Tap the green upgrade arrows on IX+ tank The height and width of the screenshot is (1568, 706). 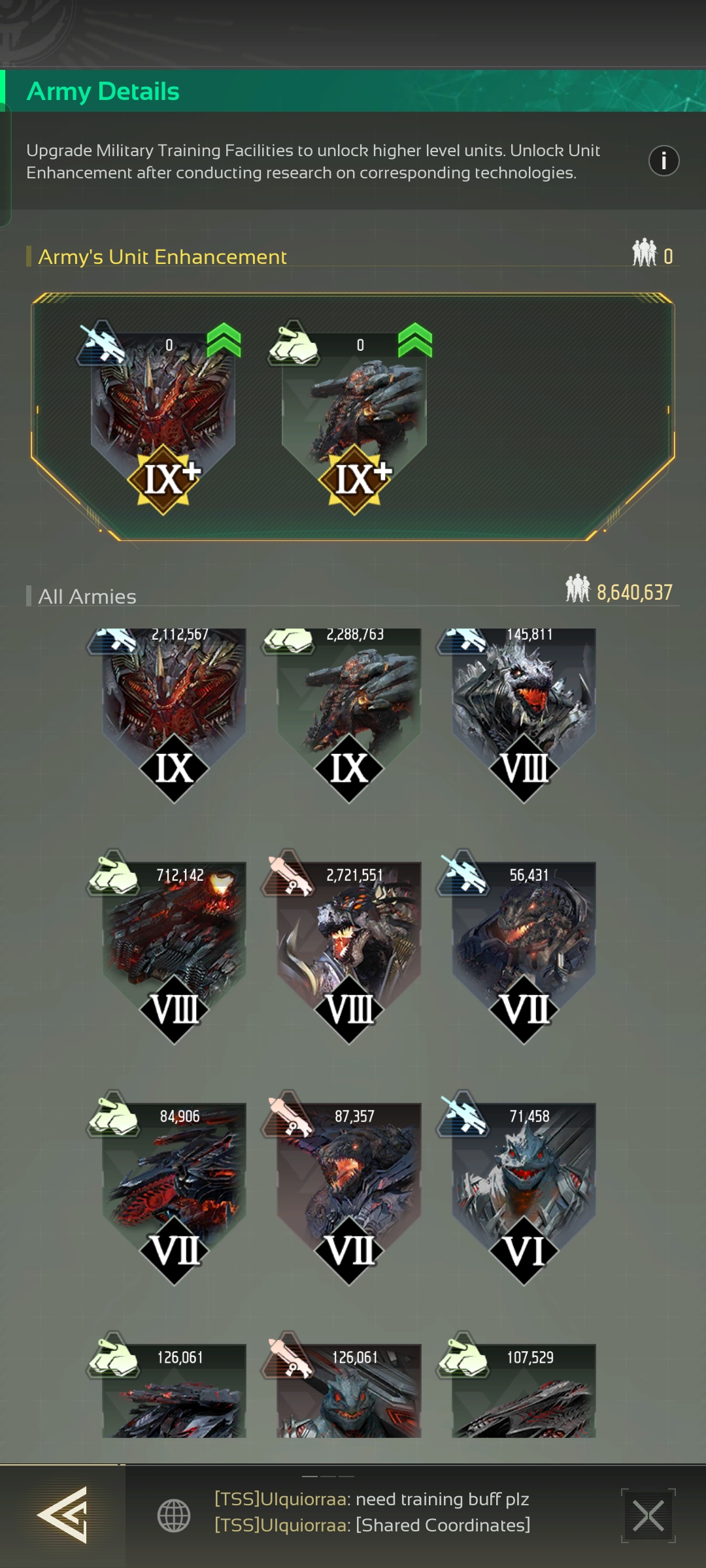coord(414,340)
